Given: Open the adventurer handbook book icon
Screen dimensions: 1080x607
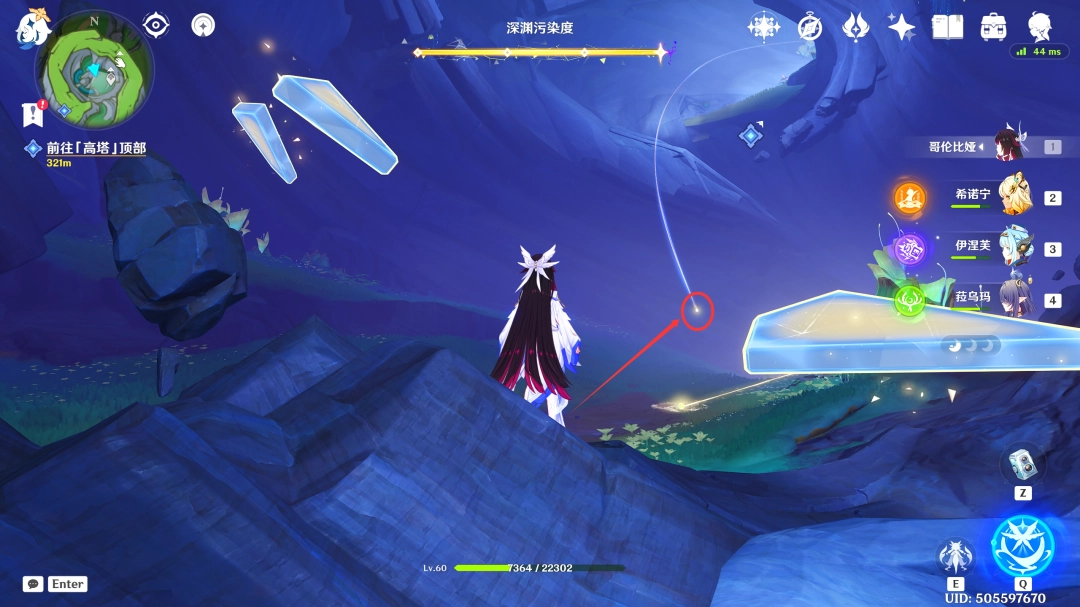Looking at the screenshot, I should point(947,27).
